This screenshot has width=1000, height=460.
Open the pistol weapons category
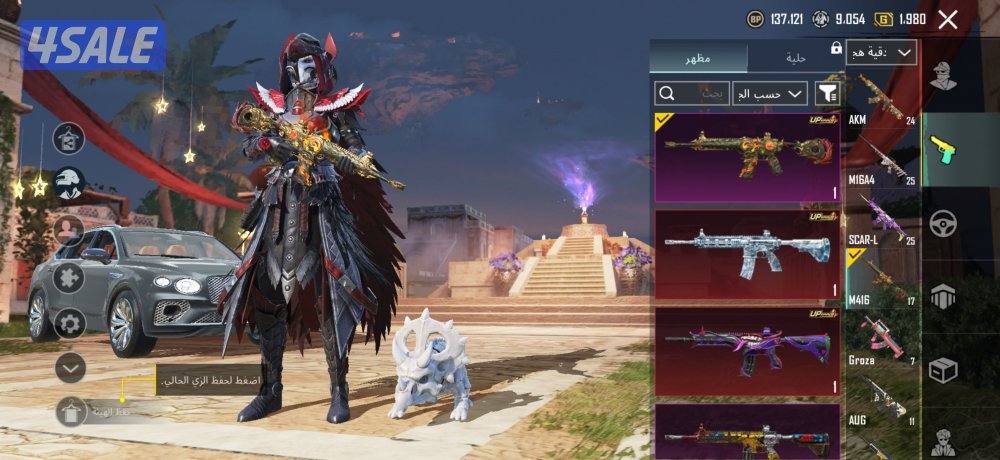click(x=943, y=150)
